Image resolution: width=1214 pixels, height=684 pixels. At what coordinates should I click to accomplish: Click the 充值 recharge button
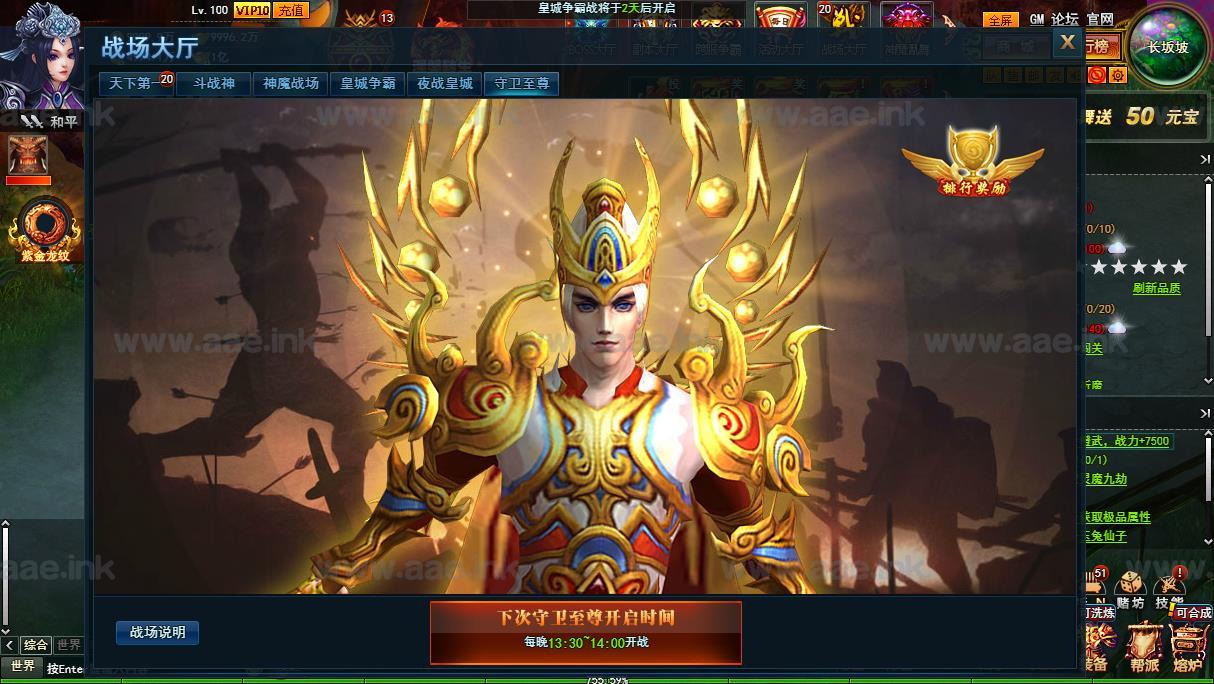point(291,11)
